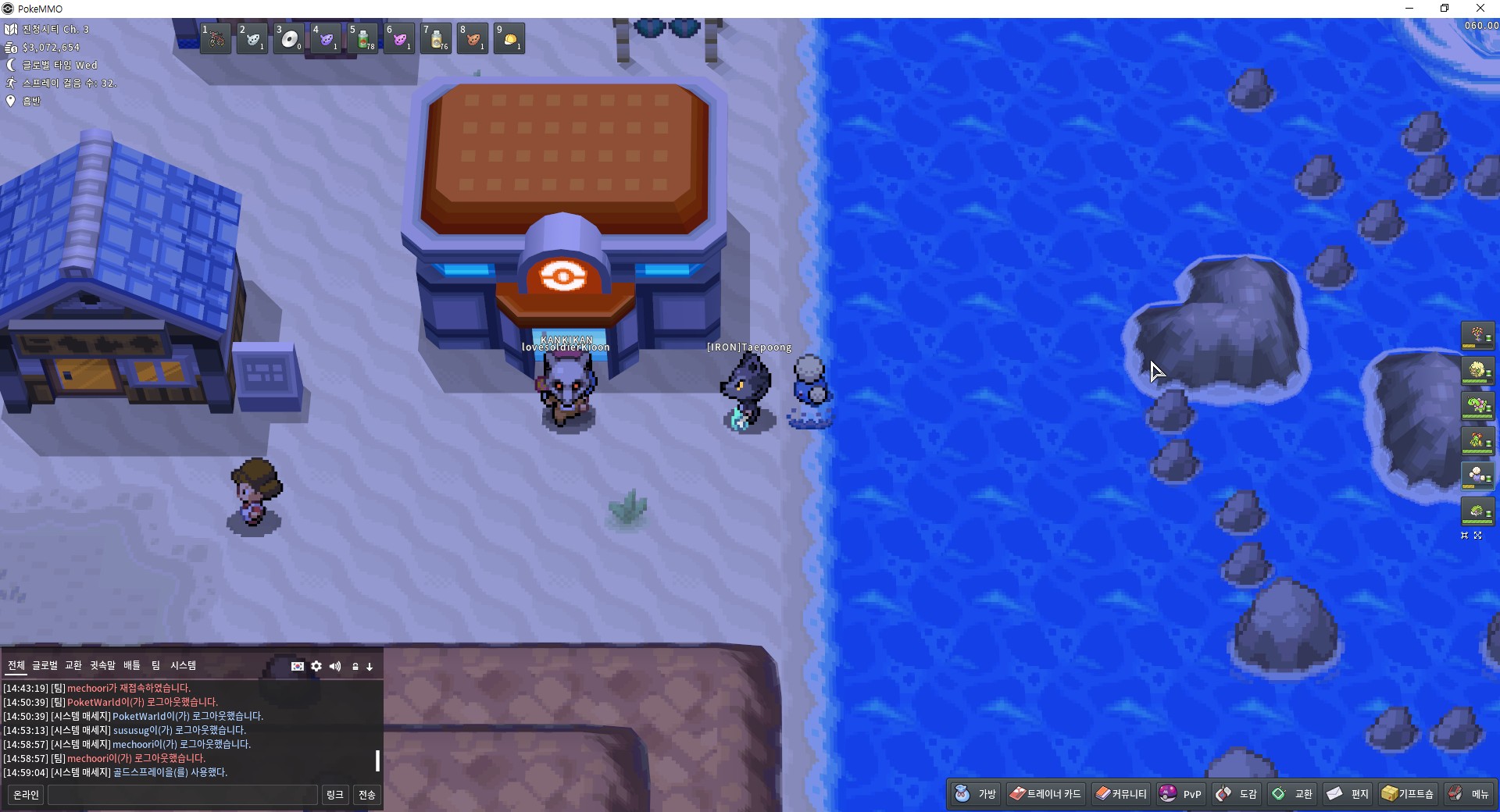Open the 기프트숍 gift shop
This screenshot has width=1500, height=812.
(x=1408, y=794)
